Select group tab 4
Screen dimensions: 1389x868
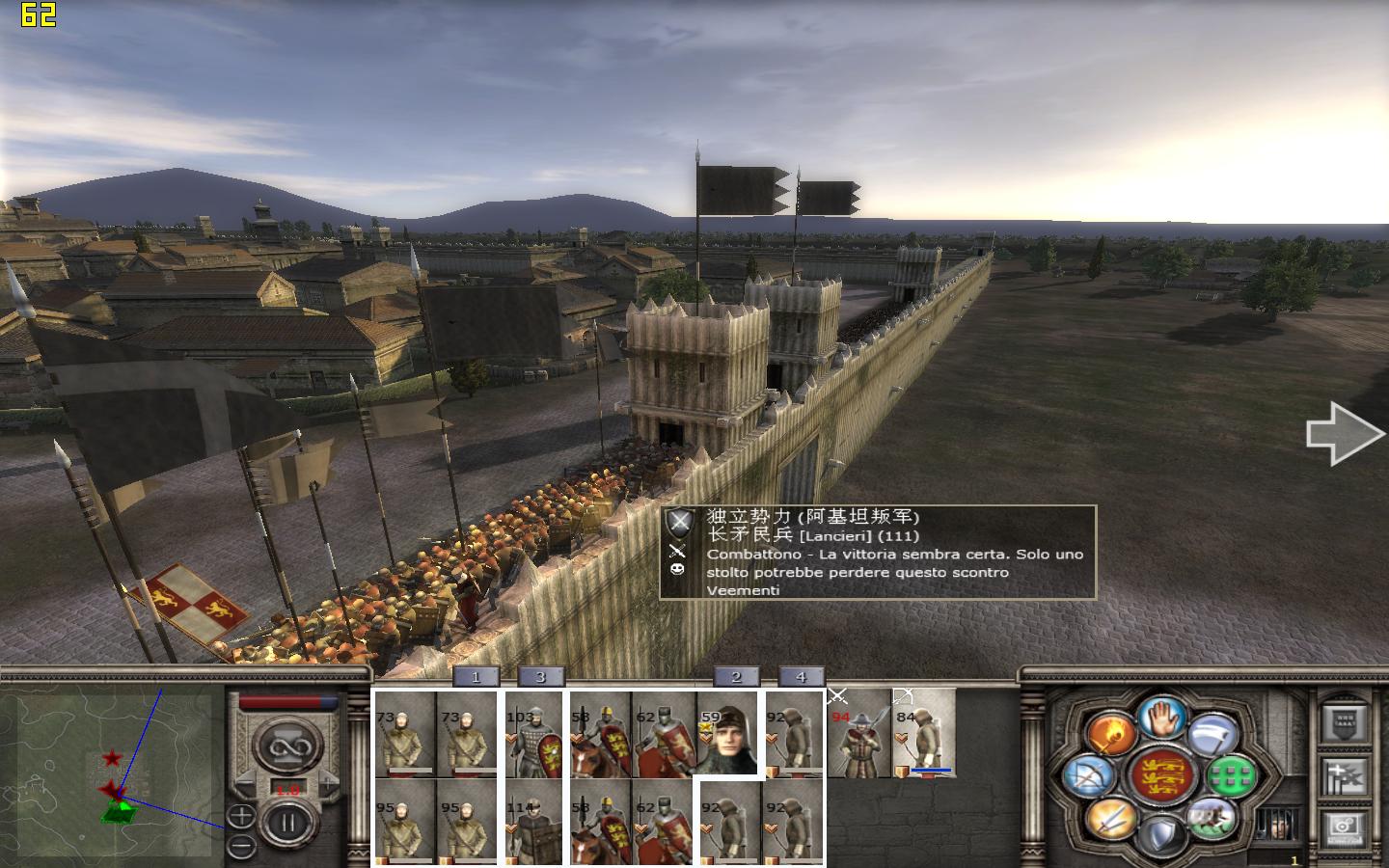[x=801, y=677]
